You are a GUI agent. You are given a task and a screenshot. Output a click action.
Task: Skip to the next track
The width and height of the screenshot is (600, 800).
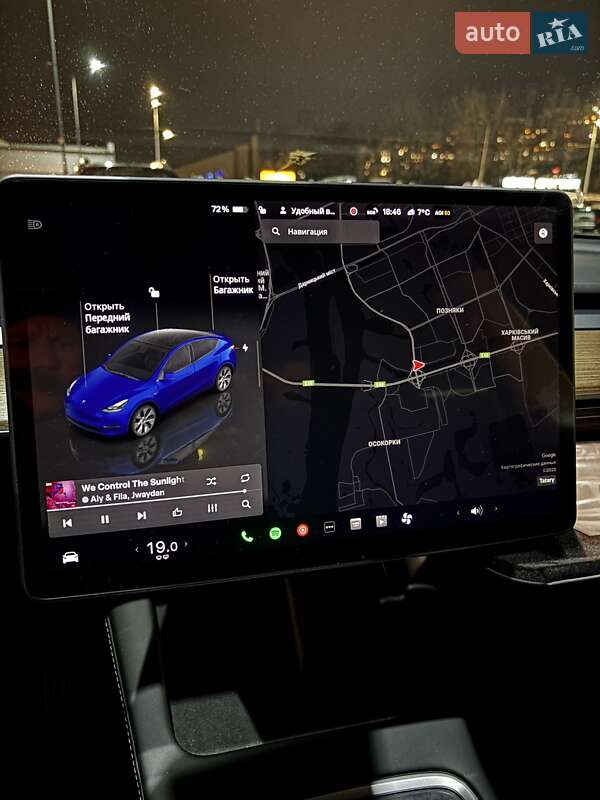(x=141, y=516)
